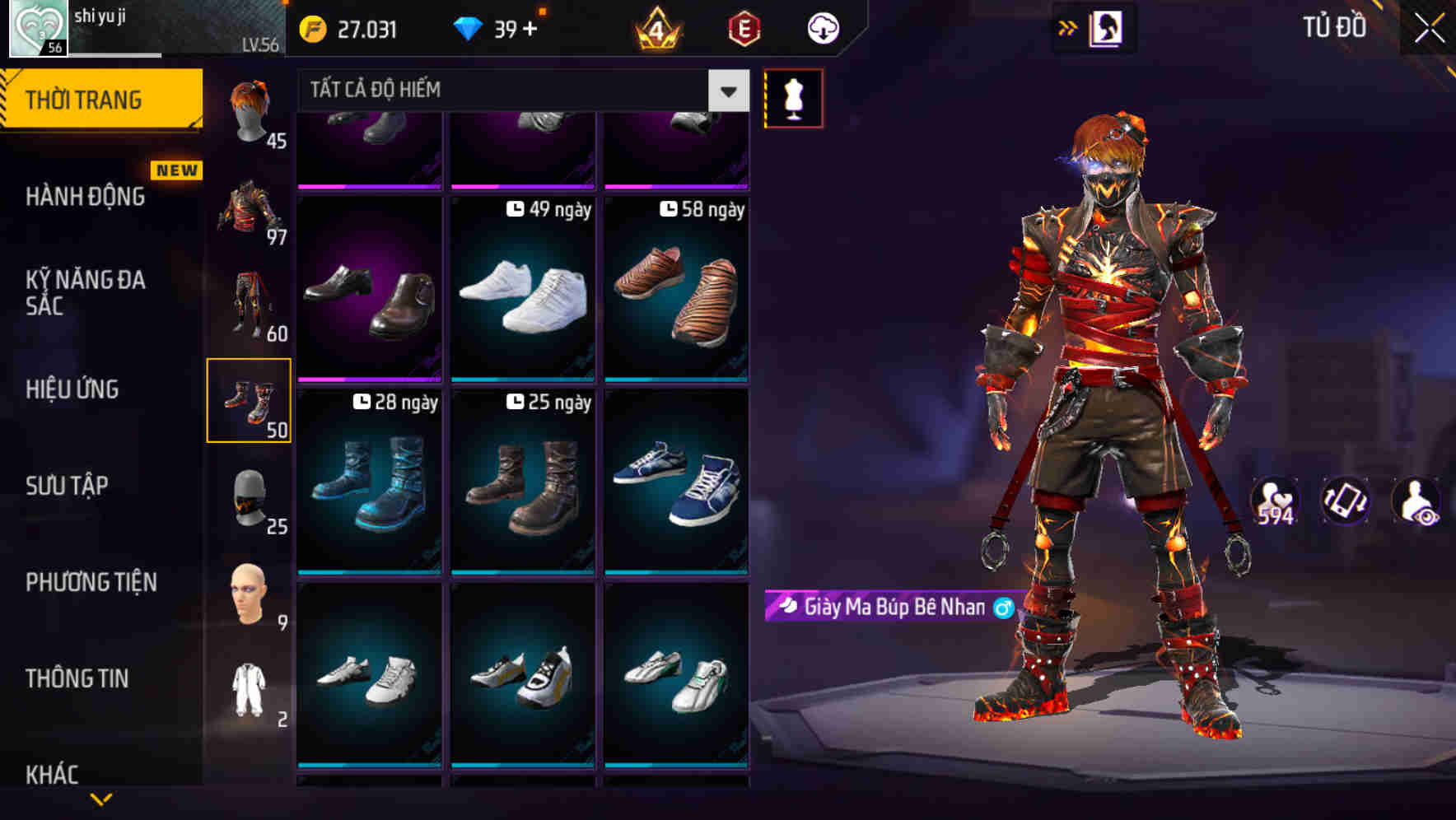This screenshot has height=820, width=1456.
Task: Open the cloud download icon in top bar
Action: coord(820,28)
